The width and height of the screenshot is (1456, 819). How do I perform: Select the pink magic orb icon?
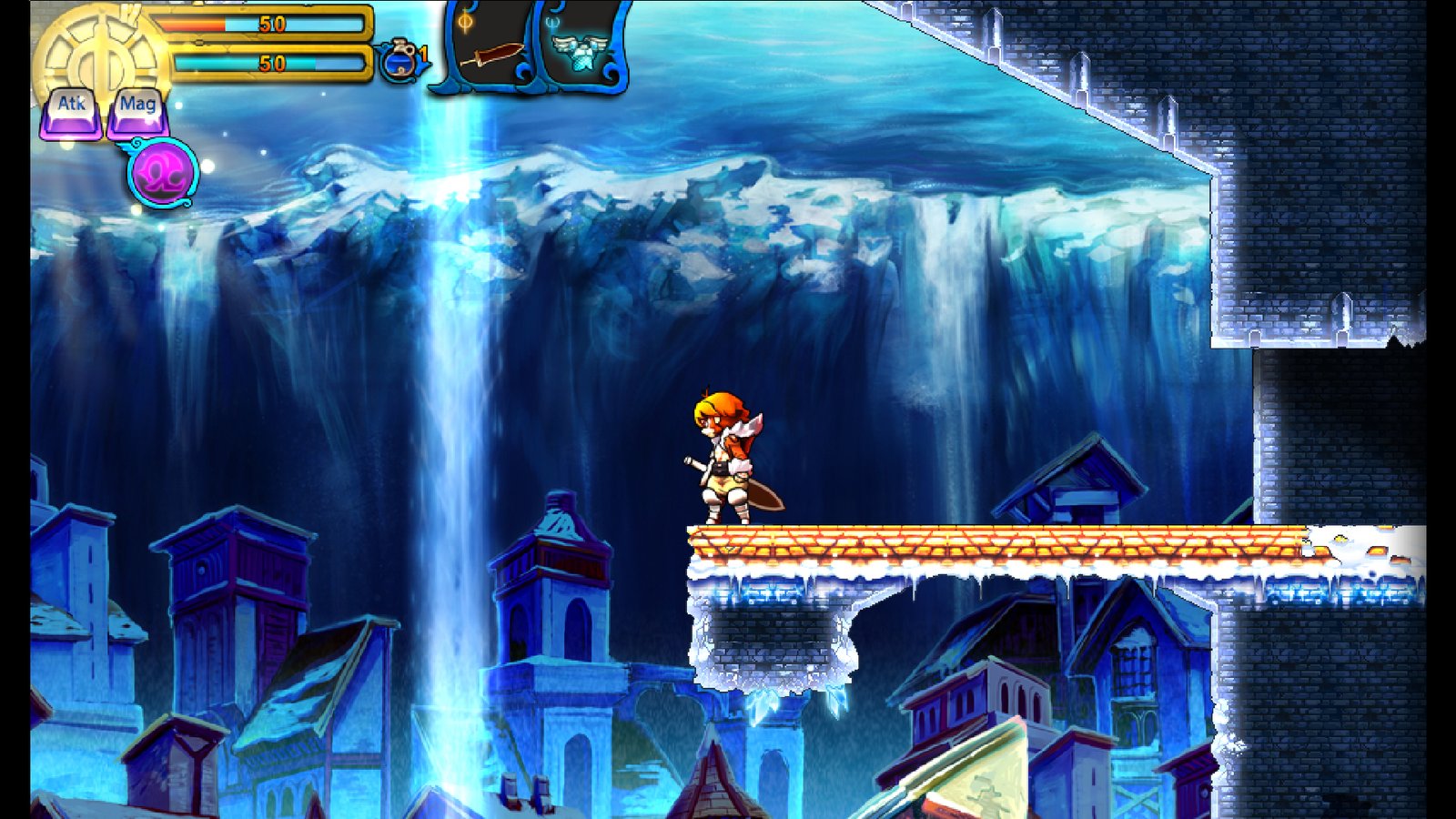(164, 171)
